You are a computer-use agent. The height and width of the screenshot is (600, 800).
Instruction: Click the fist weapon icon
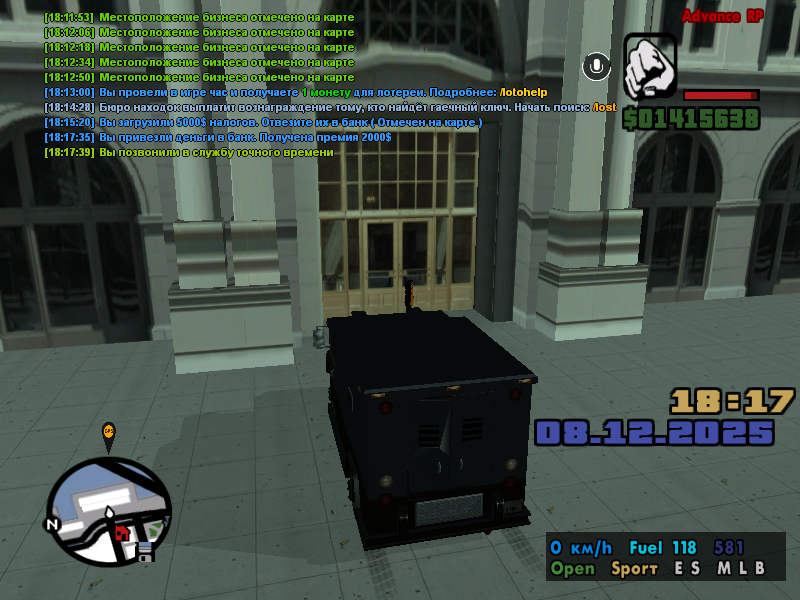point(651,67)
